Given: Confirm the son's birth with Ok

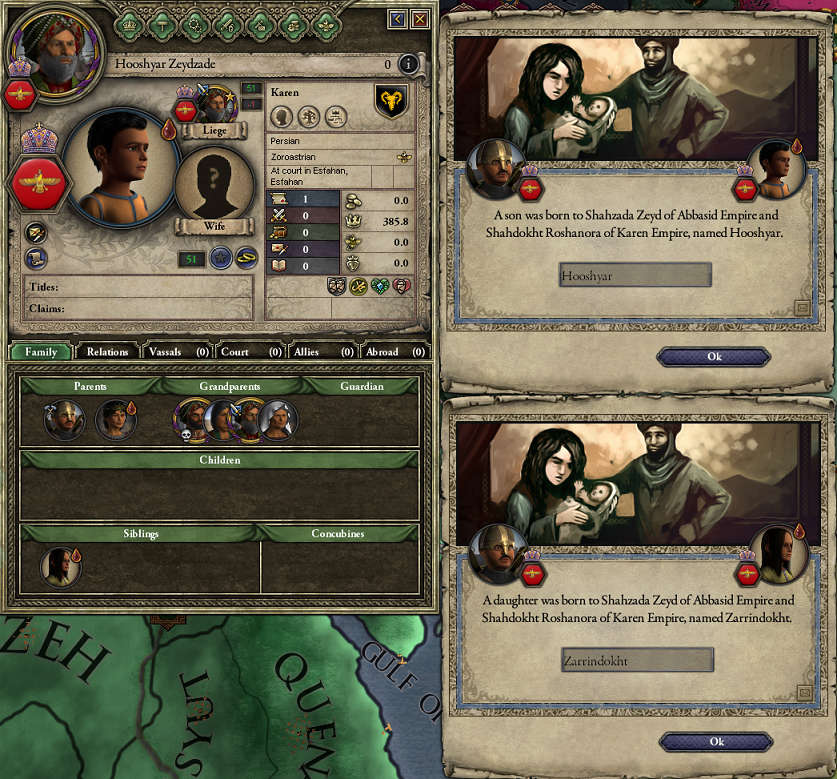Looking at the screenshot, I should 713,357.
